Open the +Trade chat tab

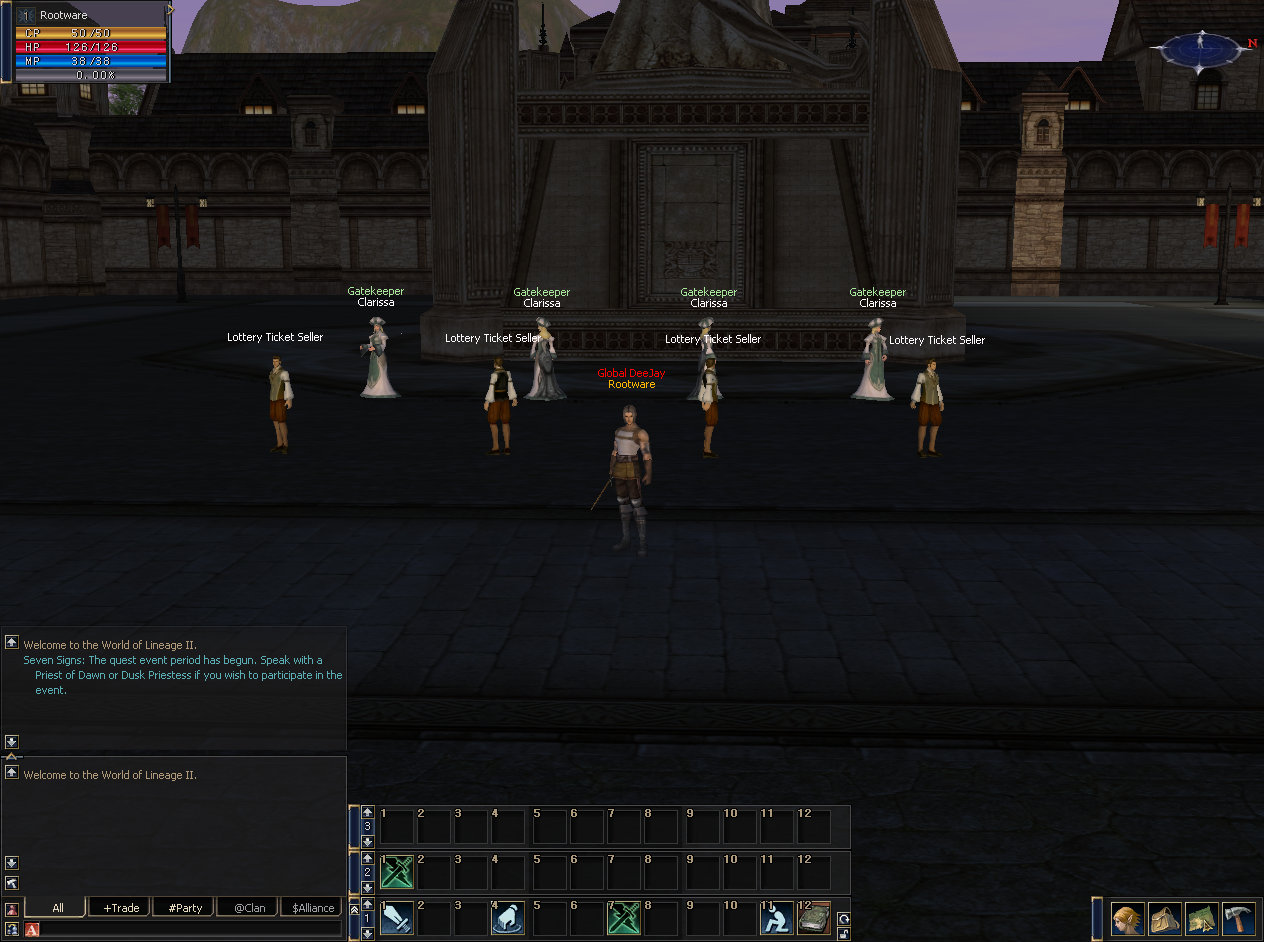coord(121,908)
